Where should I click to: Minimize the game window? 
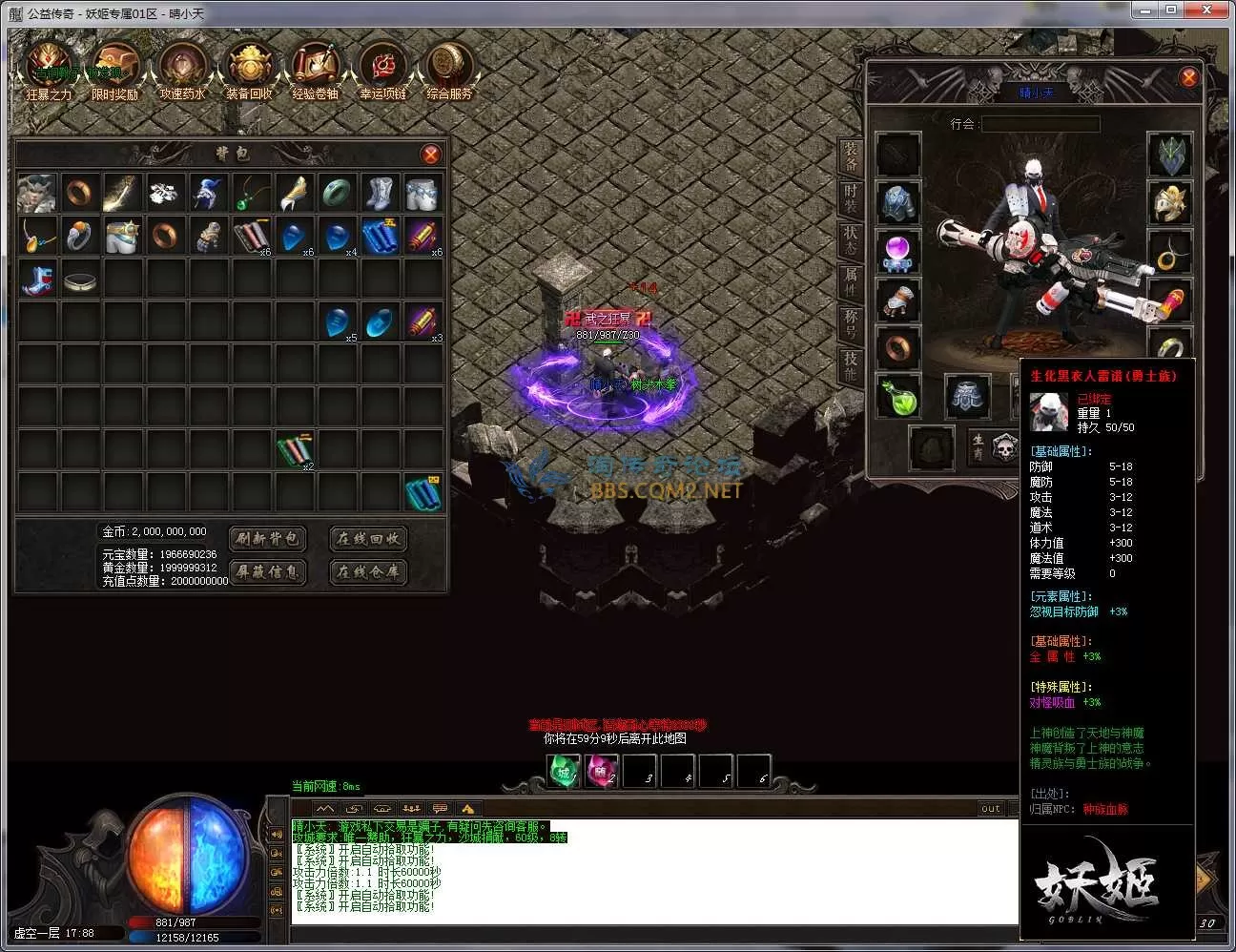(x=1147, y=10)
